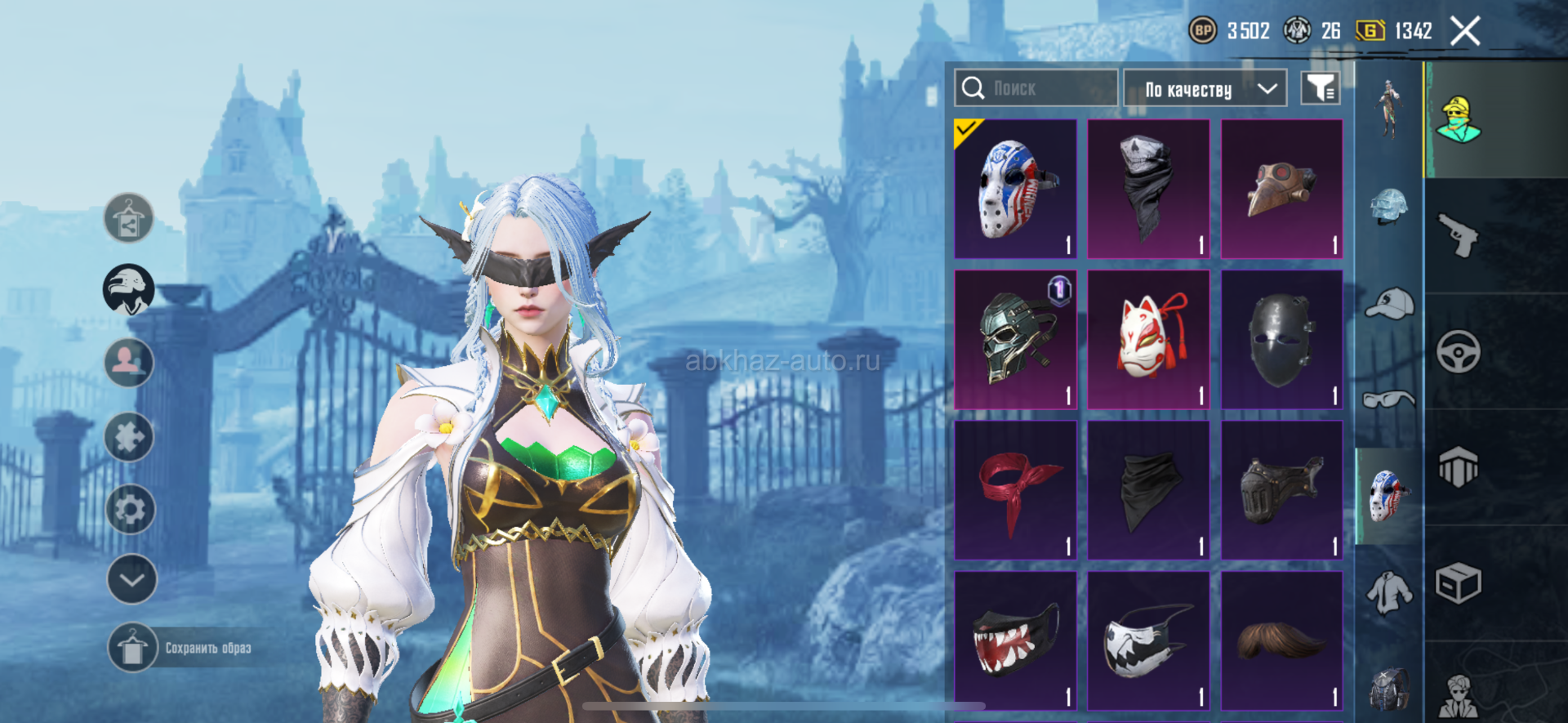Click the search field labeled Поиск
The width and height of the screenshot is (1568, 723).
coord(1036,88)
